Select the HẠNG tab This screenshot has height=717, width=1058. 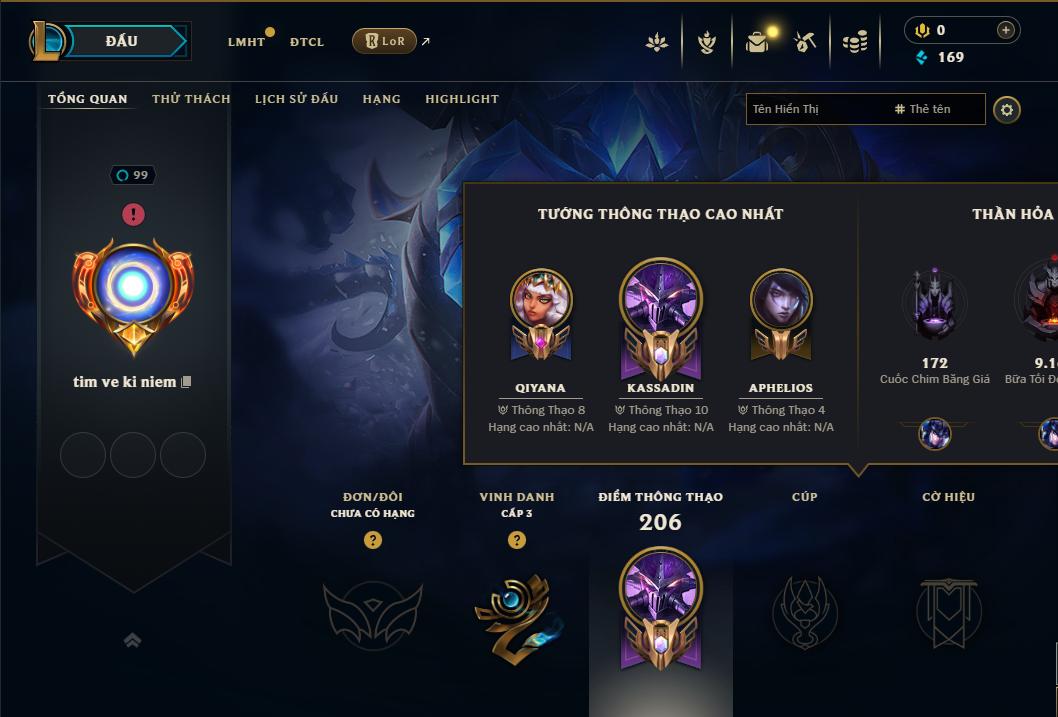coord(381,99)
